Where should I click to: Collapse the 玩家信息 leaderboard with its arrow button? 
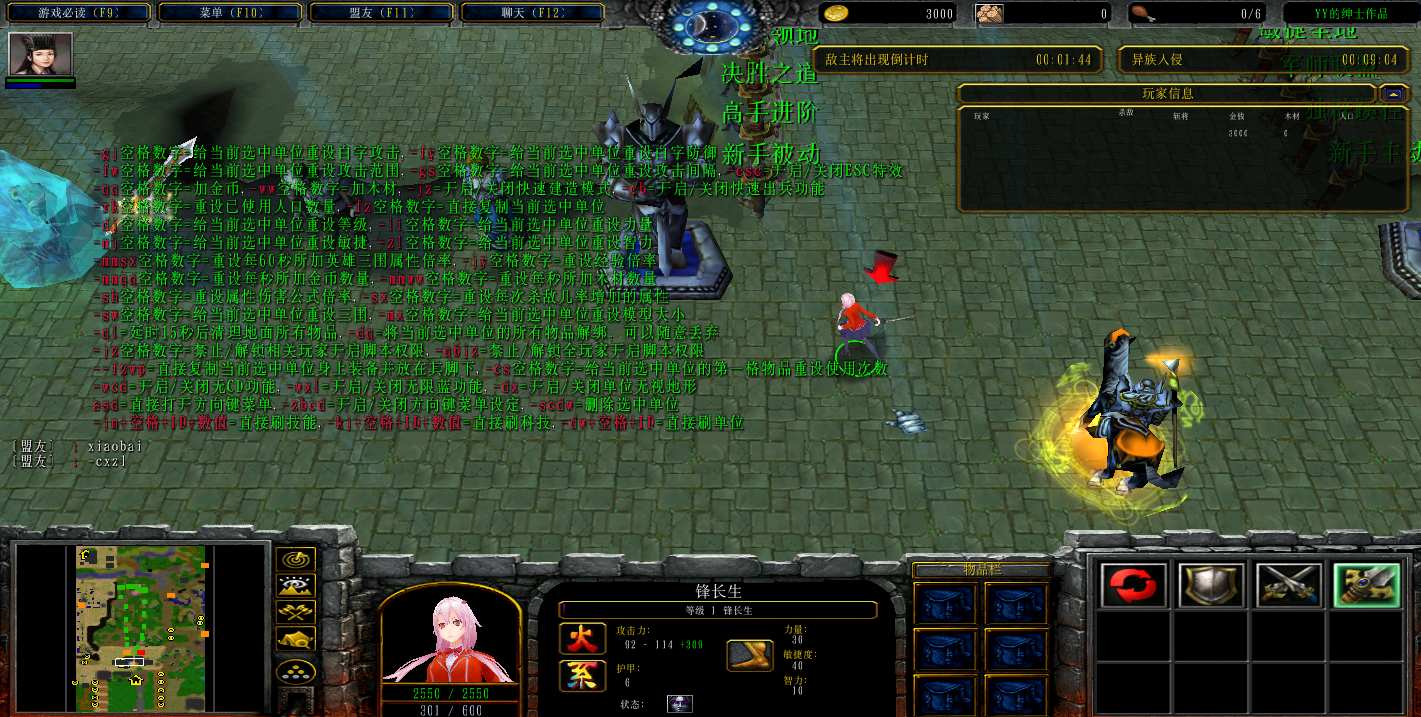(x=1392, y=94)
